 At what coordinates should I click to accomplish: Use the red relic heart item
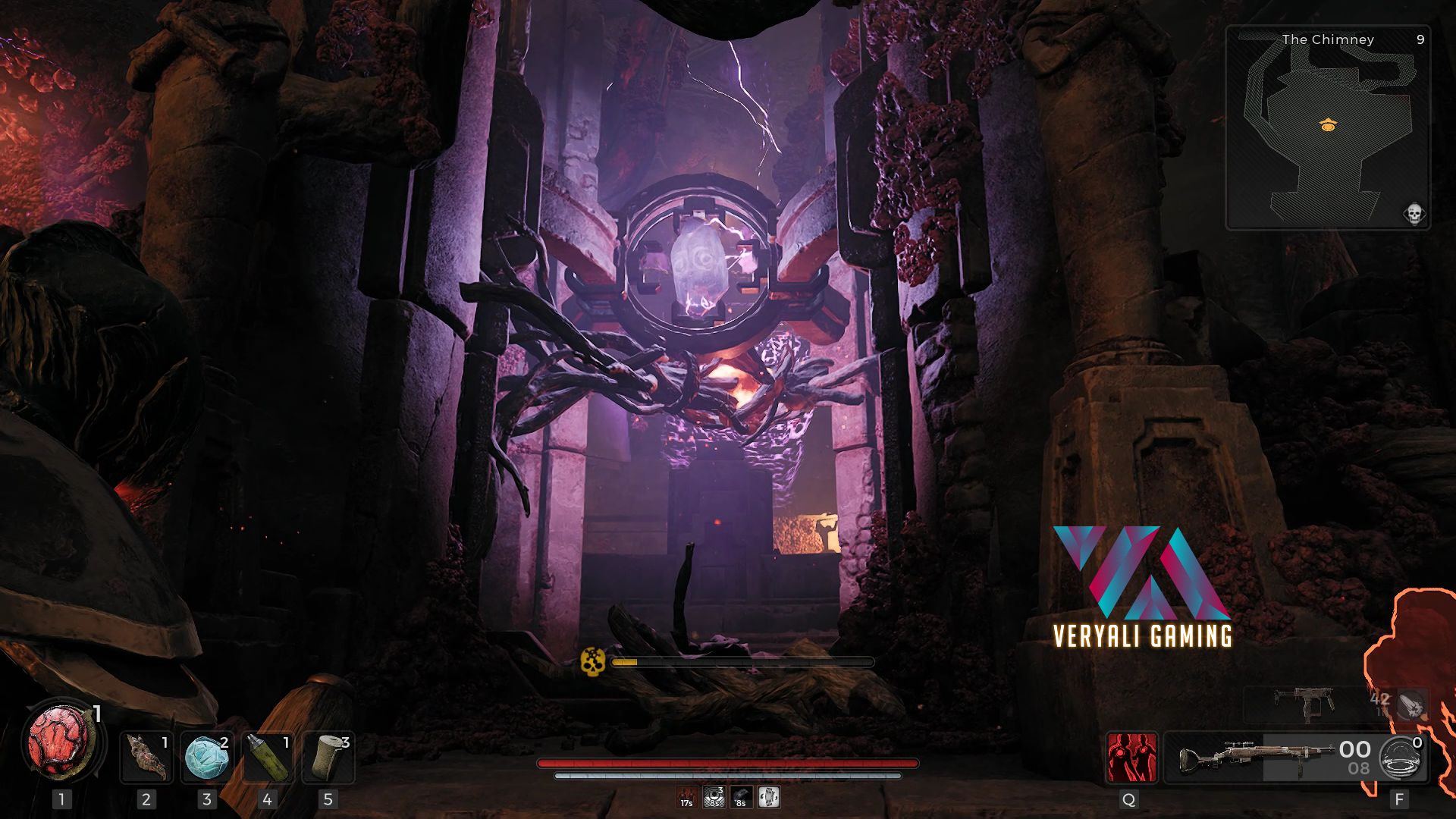pyautogui.click(x=61, y=743)
